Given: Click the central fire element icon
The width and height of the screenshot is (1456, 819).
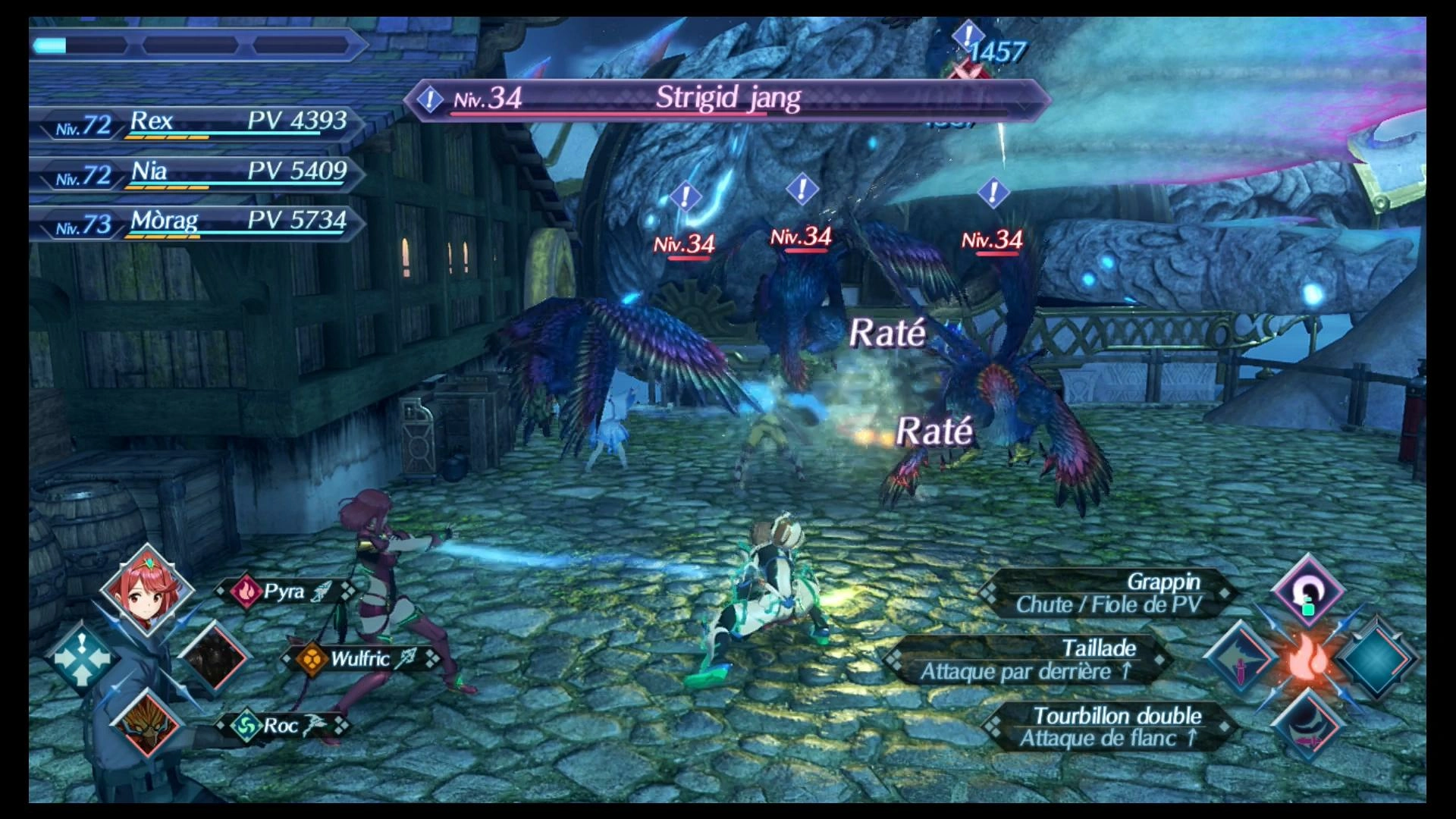Looking at the screenshot, I should pos(1308,658).
